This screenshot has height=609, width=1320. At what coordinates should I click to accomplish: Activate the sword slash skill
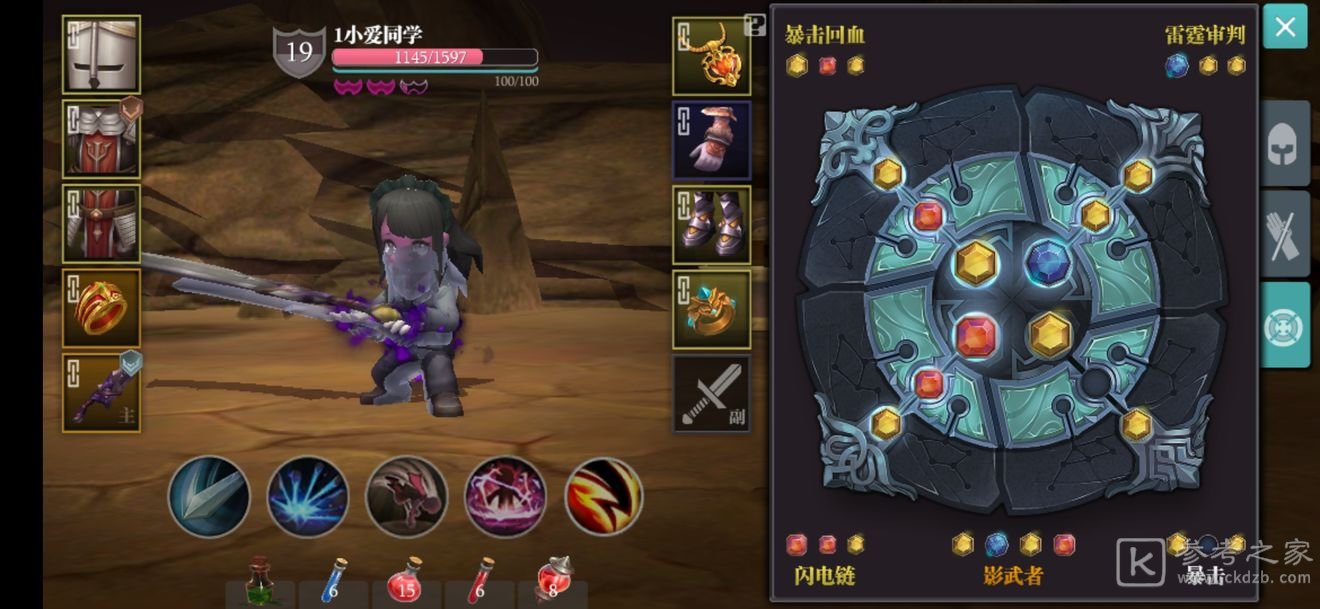pyautogui.click(x=208, y=496)
